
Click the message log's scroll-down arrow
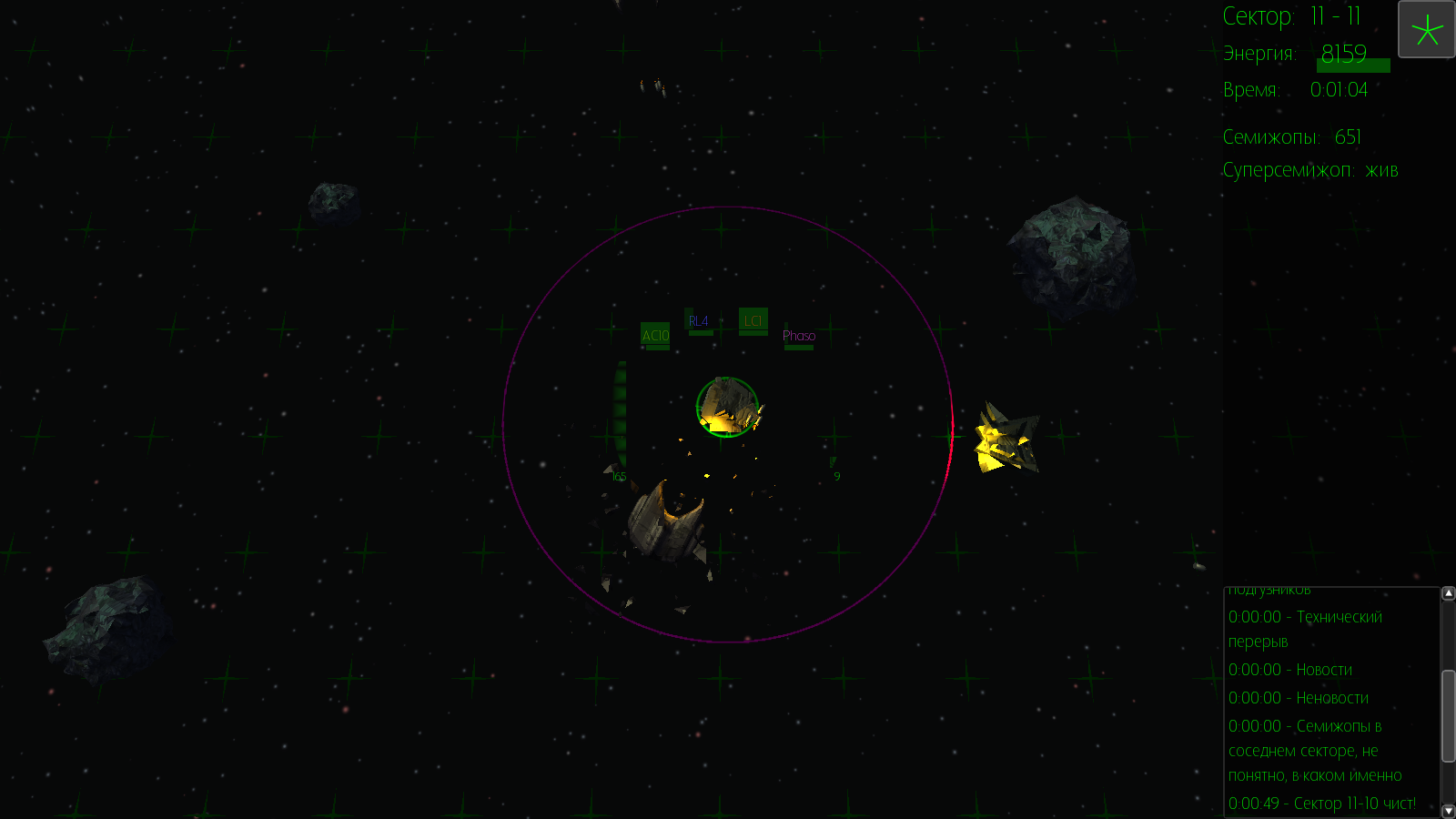click(1448, 811)
